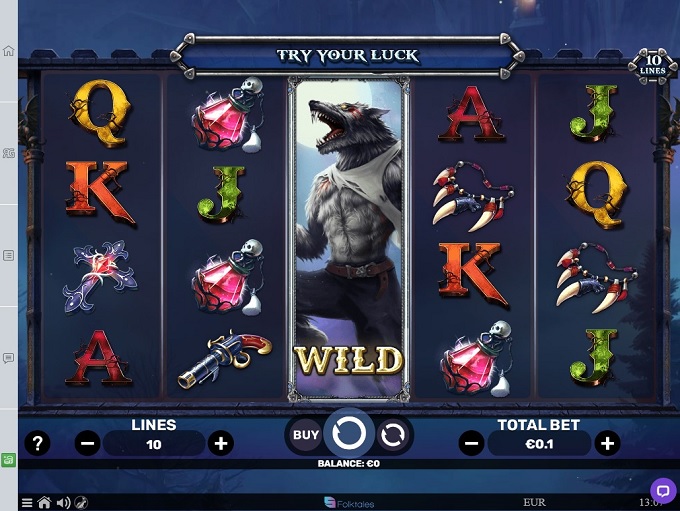Decrease the number of lines

(87, 443)
